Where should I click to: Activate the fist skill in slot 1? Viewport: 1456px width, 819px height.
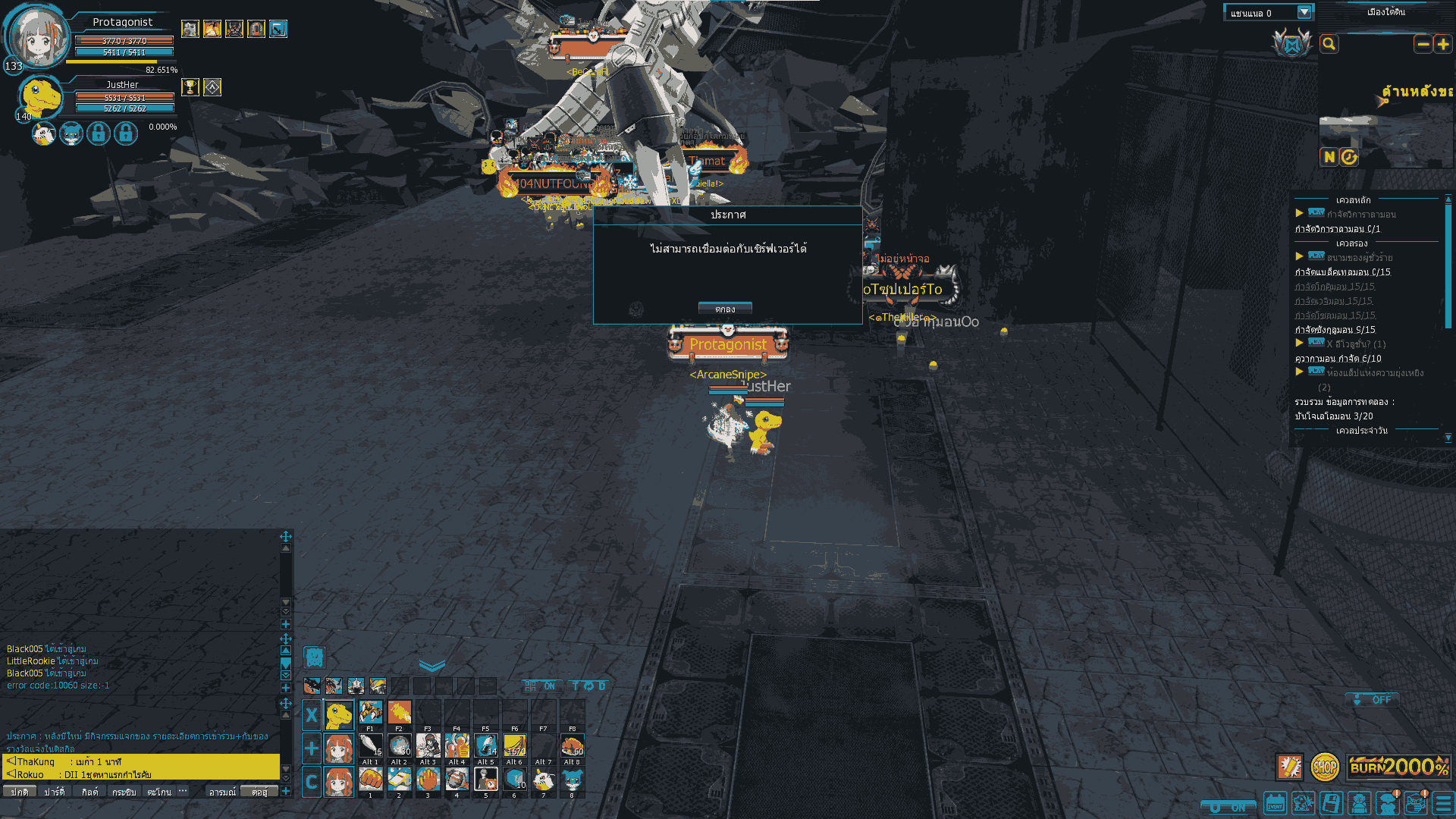(x=370, y=779)
